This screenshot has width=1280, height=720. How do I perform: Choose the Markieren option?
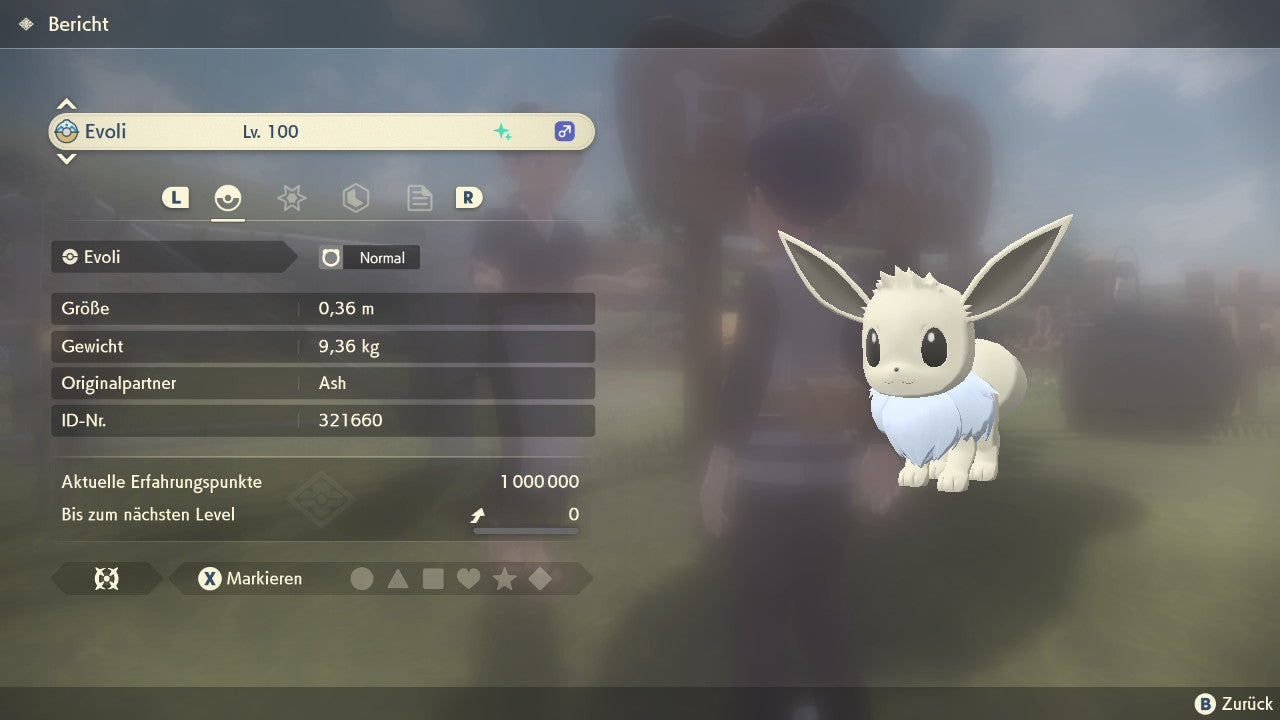(x=250, y=579)
